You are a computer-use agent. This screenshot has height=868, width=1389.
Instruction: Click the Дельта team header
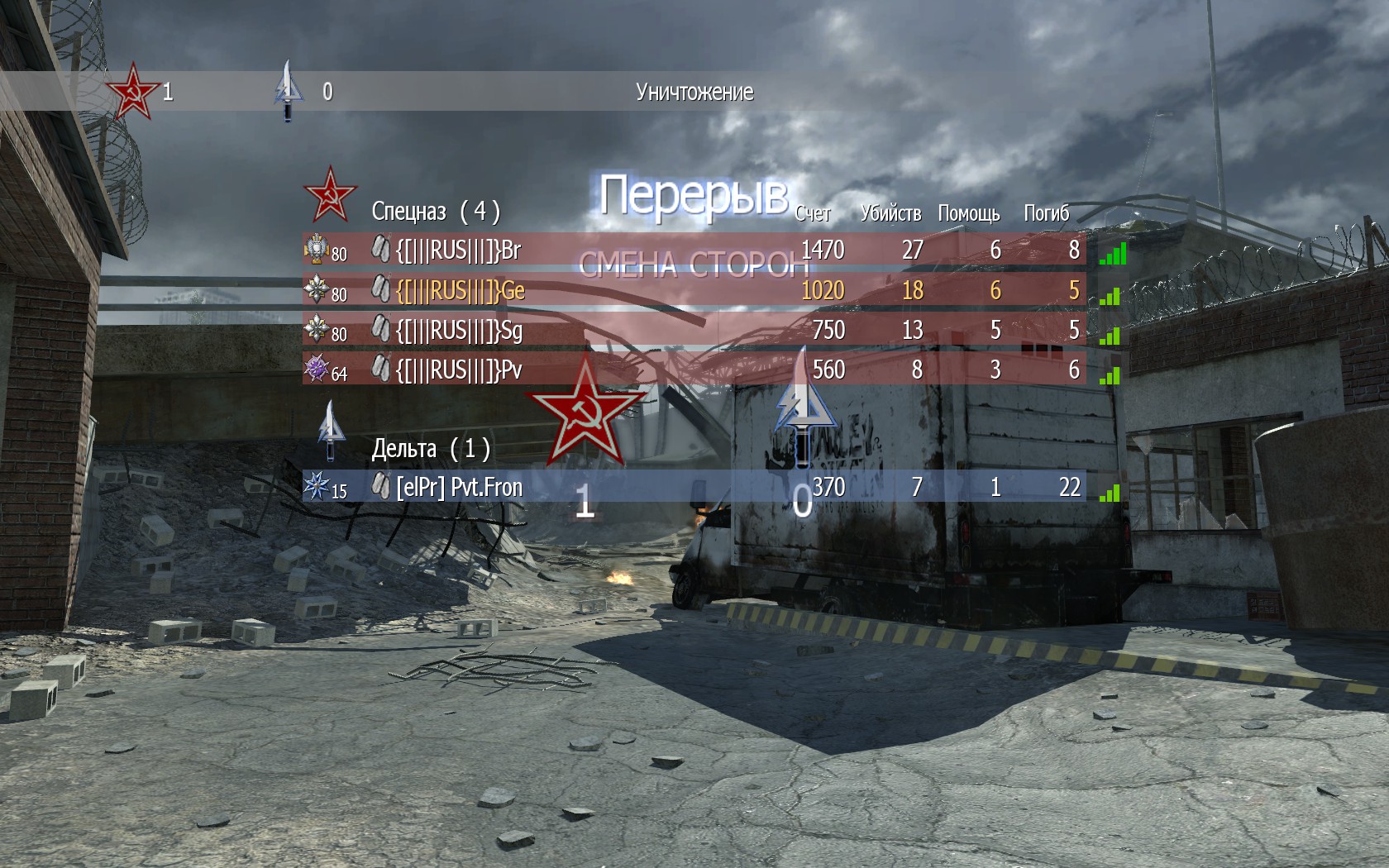pyautogui.click(x=430, y=449)
